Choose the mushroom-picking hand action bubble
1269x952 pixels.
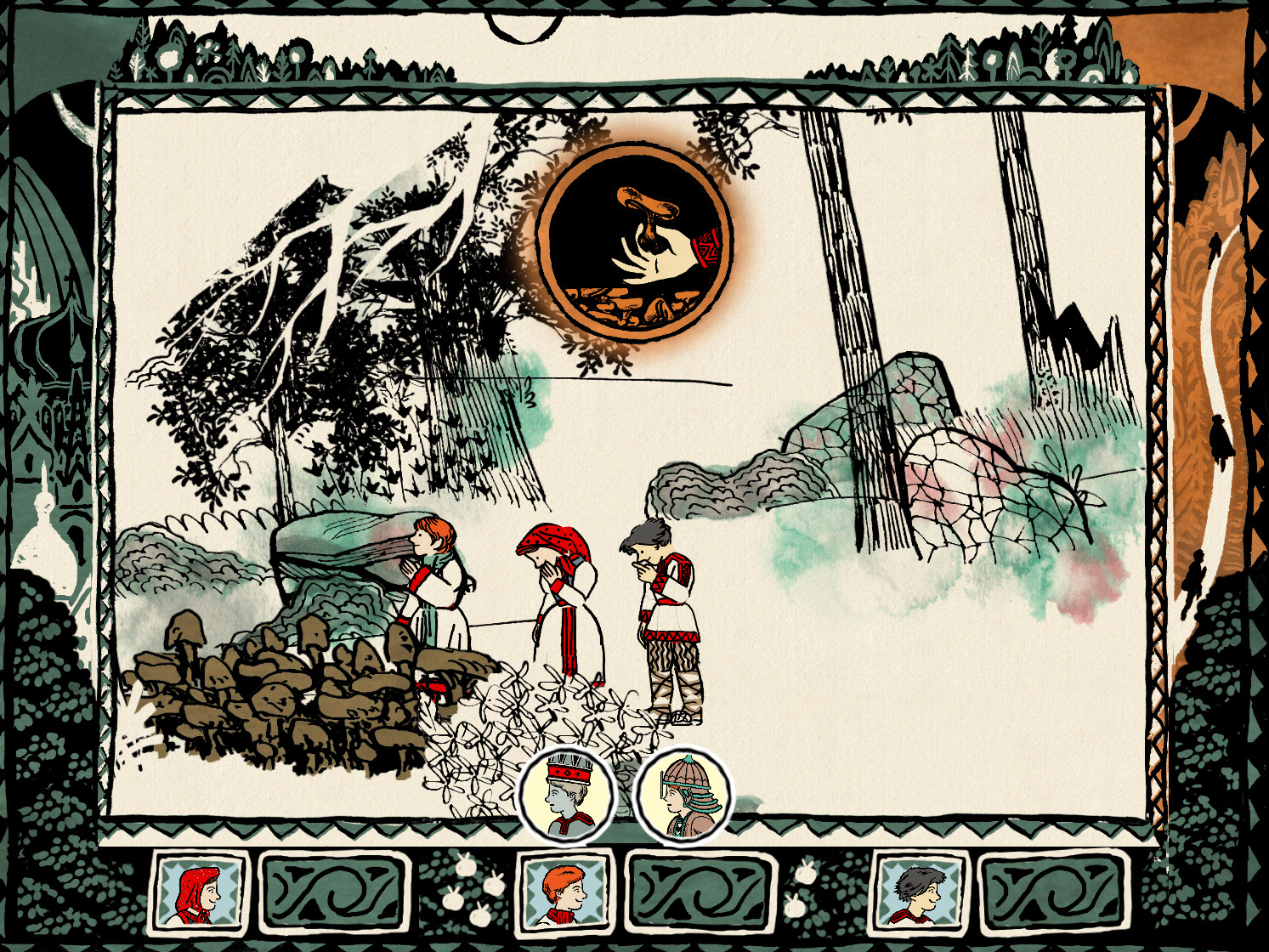point(633,241)
